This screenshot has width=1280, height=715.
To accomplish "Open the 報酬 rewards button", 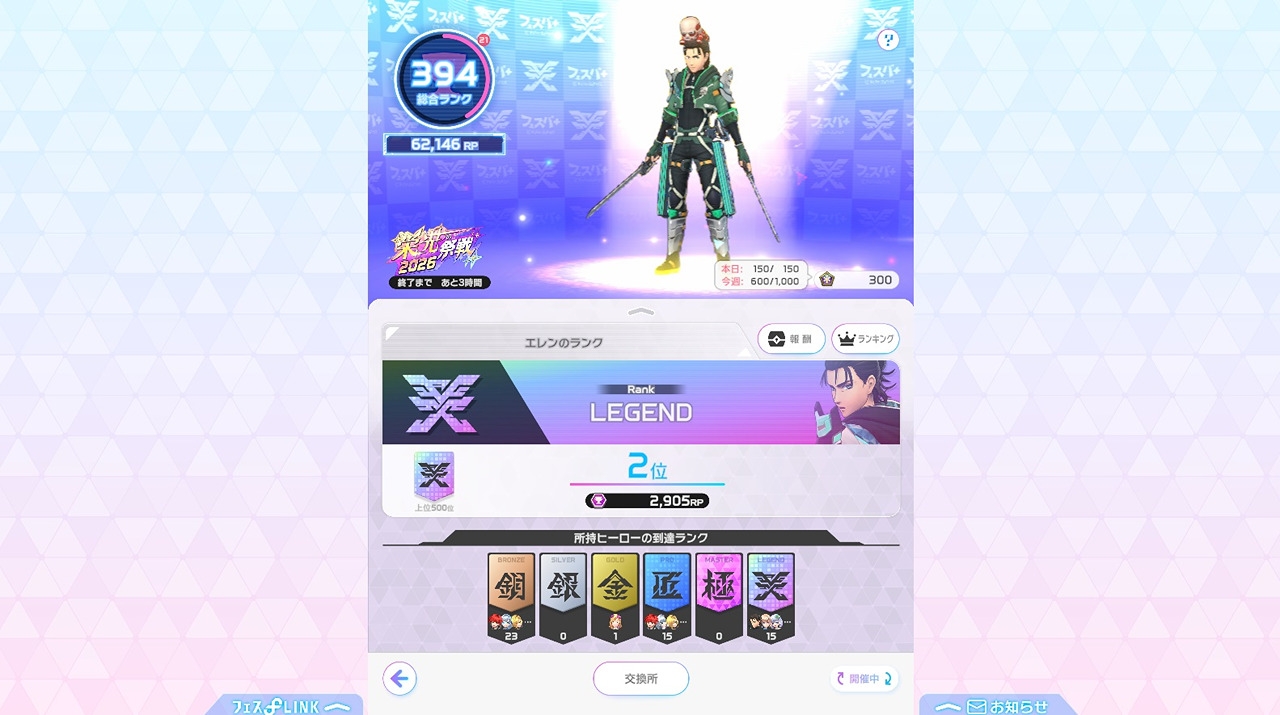I will pyautogui.click(x=791, y=339).
